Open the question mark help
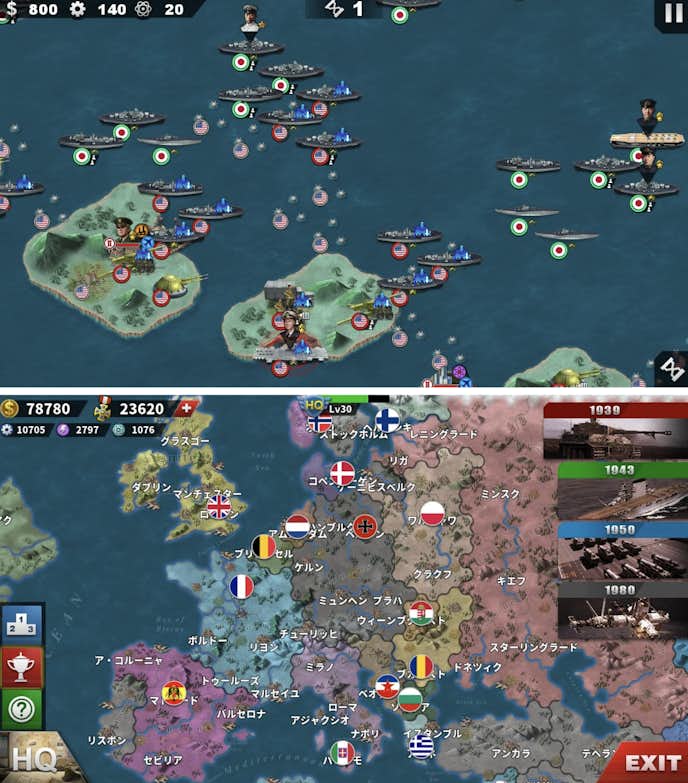This screenshot has height=783, width=688. pos(22,708)
